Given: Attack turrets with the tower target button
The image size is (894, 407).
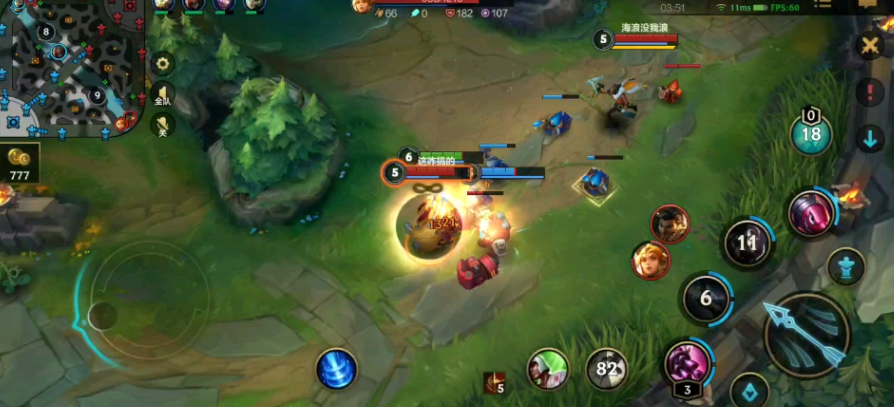Looking at the screenshot, I should (x=846, y=266).
